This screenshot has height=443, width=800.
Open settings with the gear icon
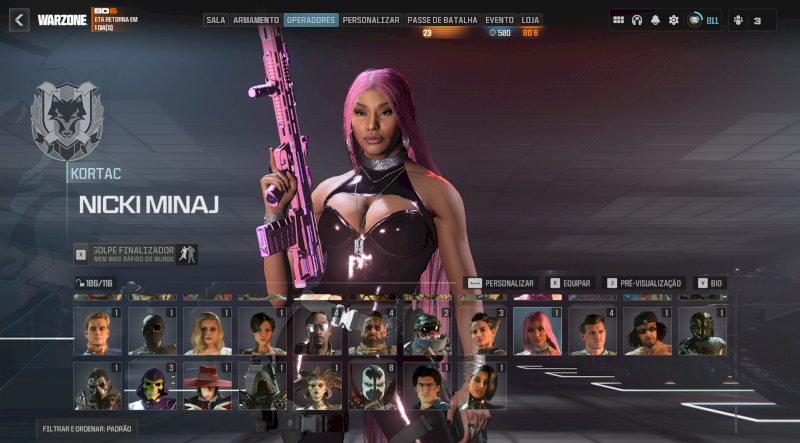[673, 20]
